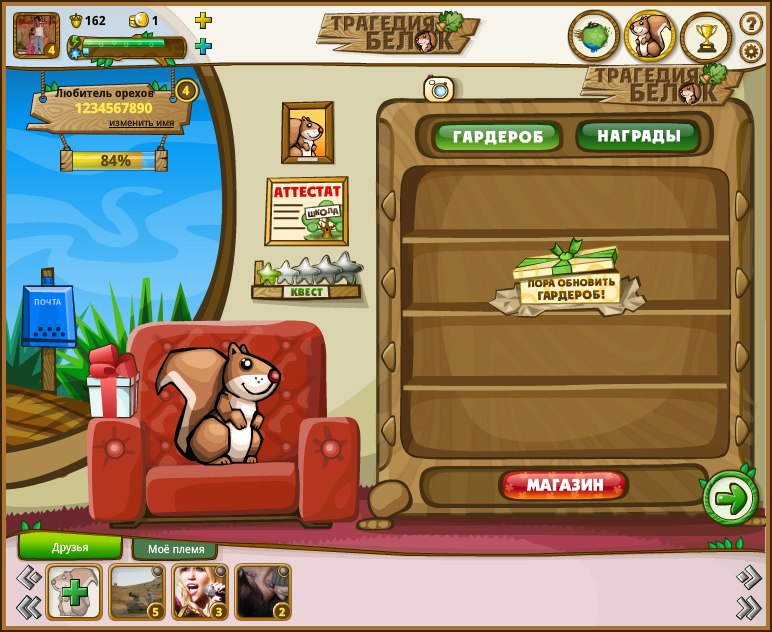Open the Аттестат school certificate

pos(306,211)
